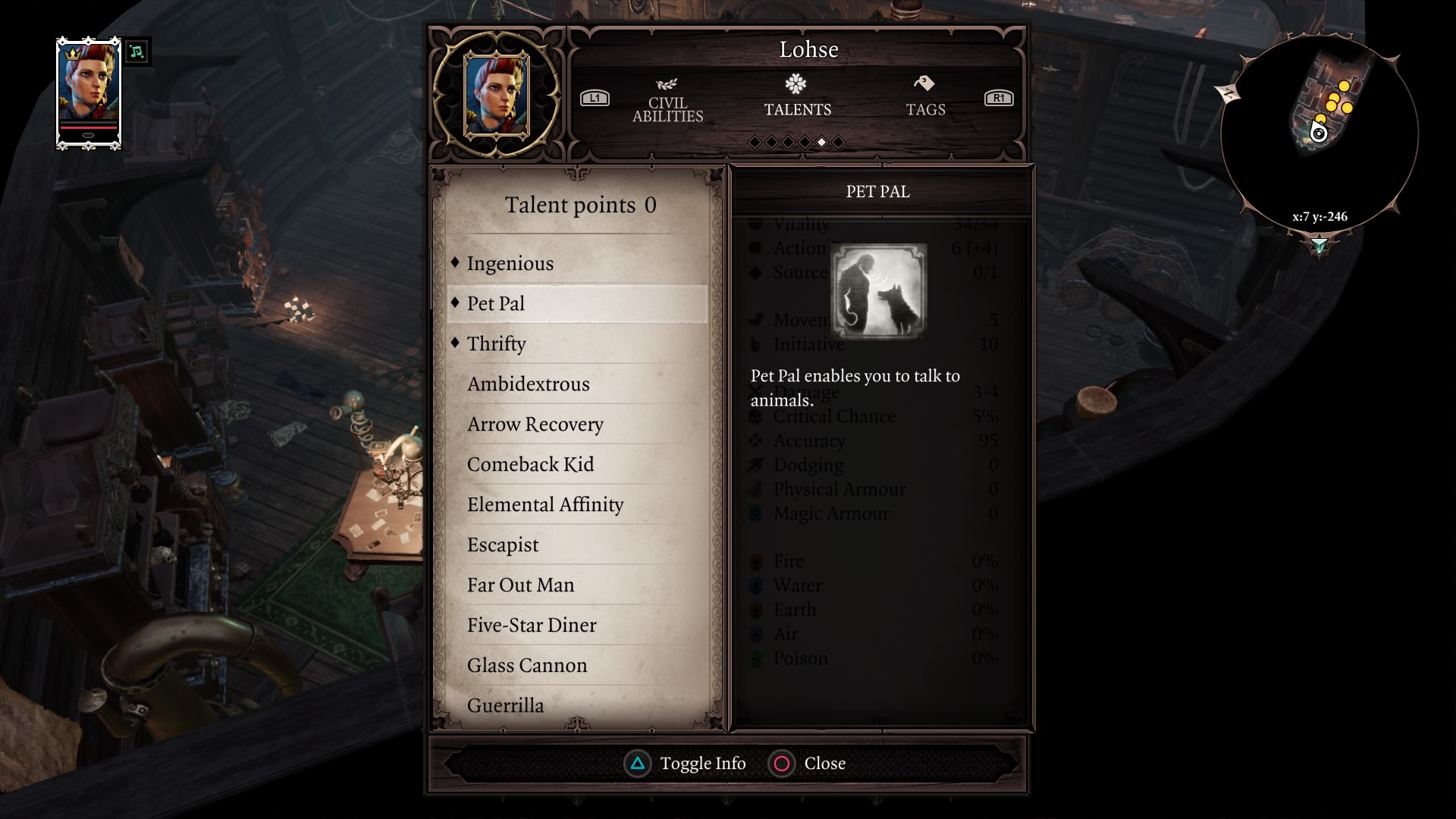
Task: Select the Escapist talent
Action: coord(503,544)
